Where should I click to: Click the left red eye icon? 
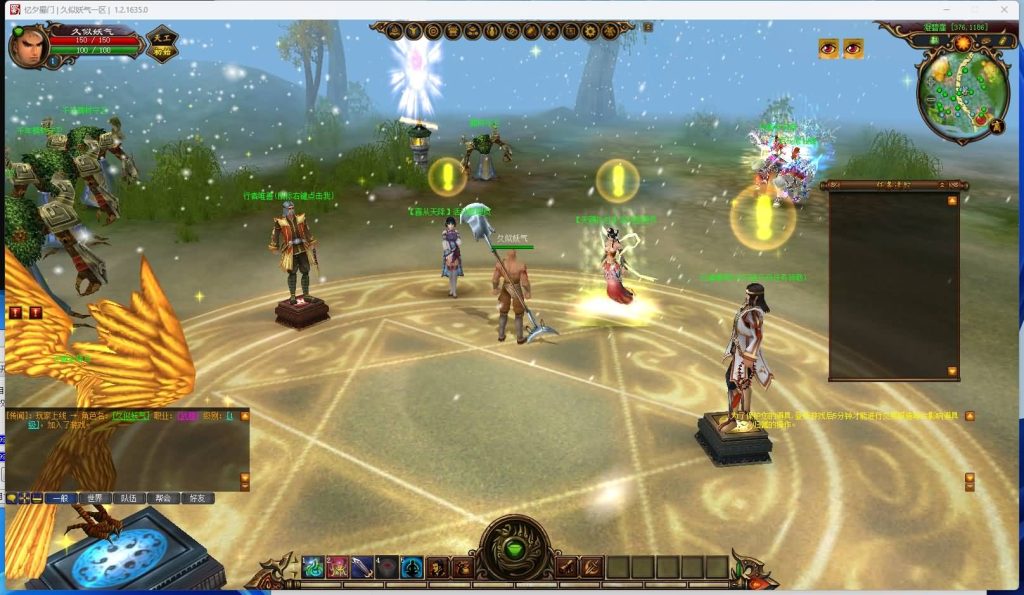pos(829,48)
